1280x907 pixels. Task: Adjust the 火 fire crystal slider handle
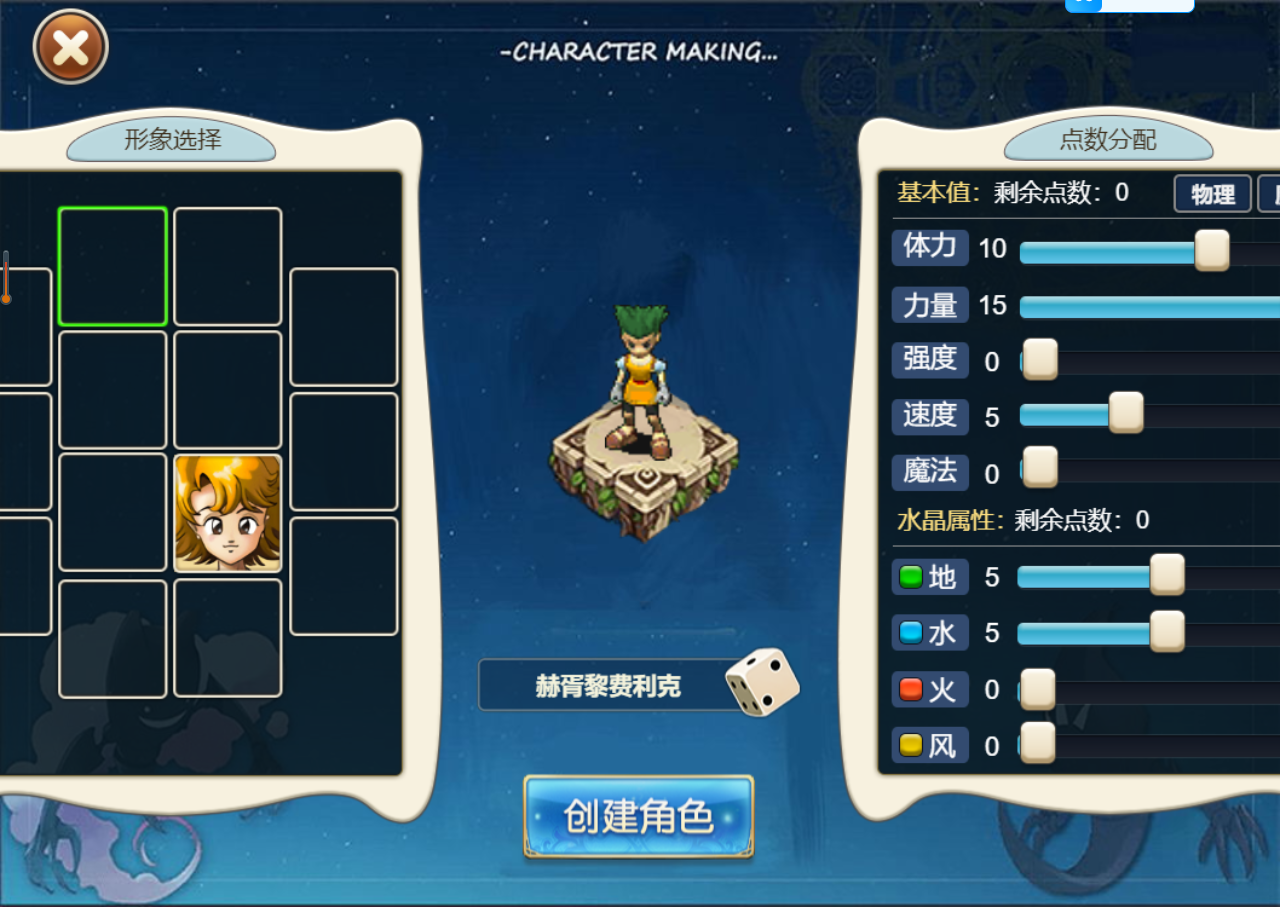pyautogui.click(x=1038, y=689)
